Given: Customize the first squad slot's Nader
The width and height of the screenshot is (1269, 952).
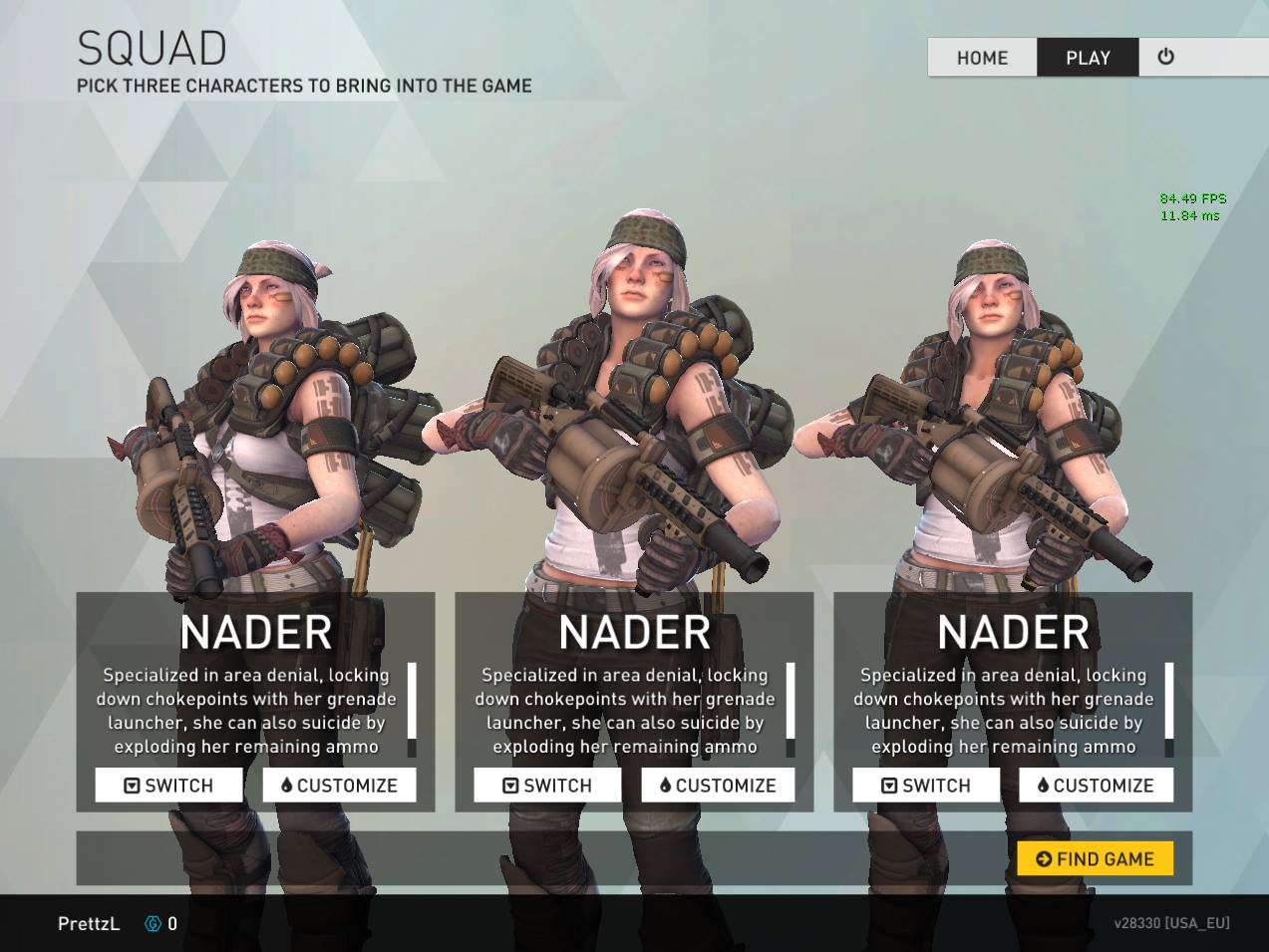Looking at the screenshot, I should 339,786.
